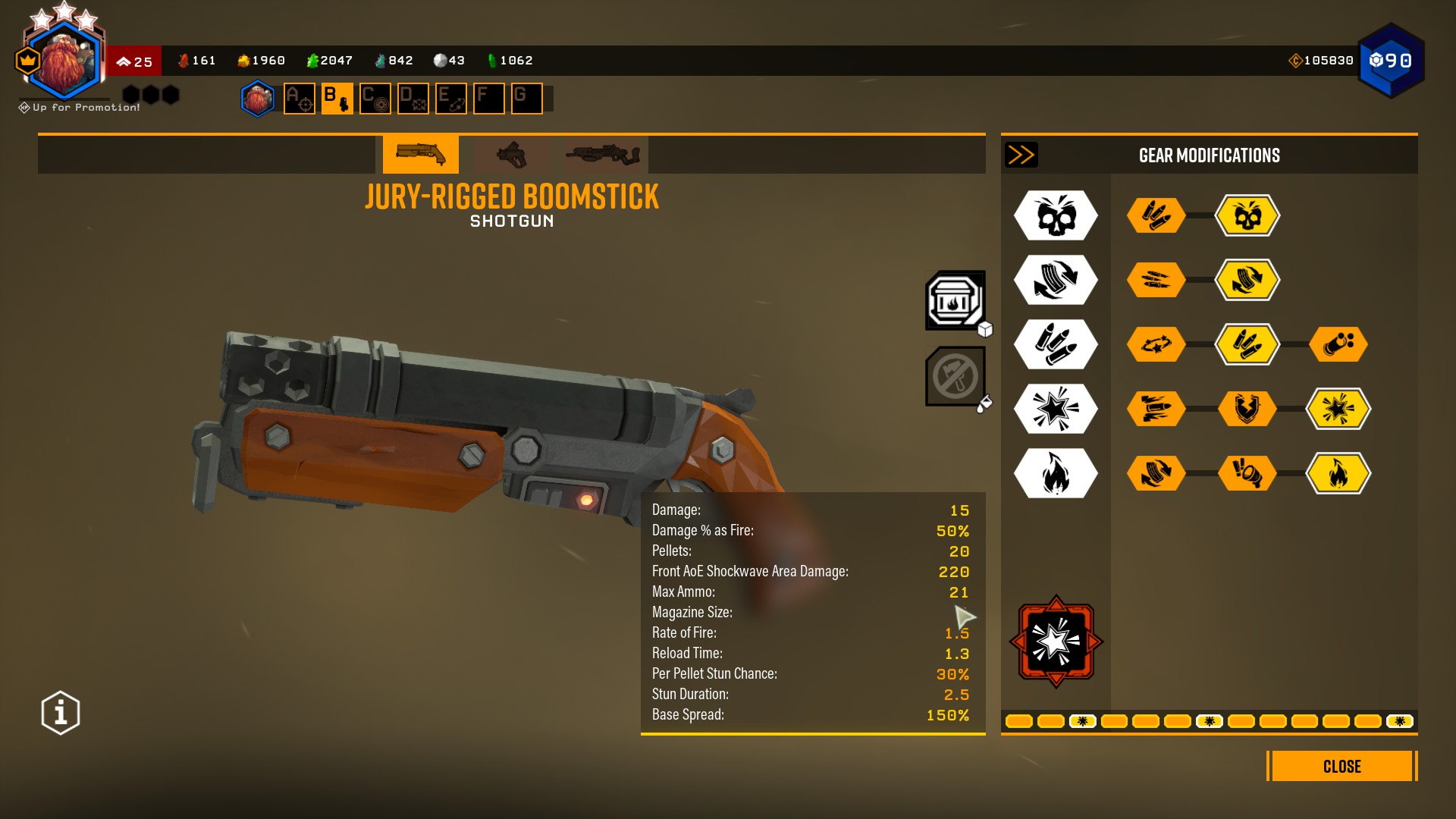Close the gear modifications screen
This screenshot has width=1456, height=819.
pyautogui.click(x=1341, y=766)
